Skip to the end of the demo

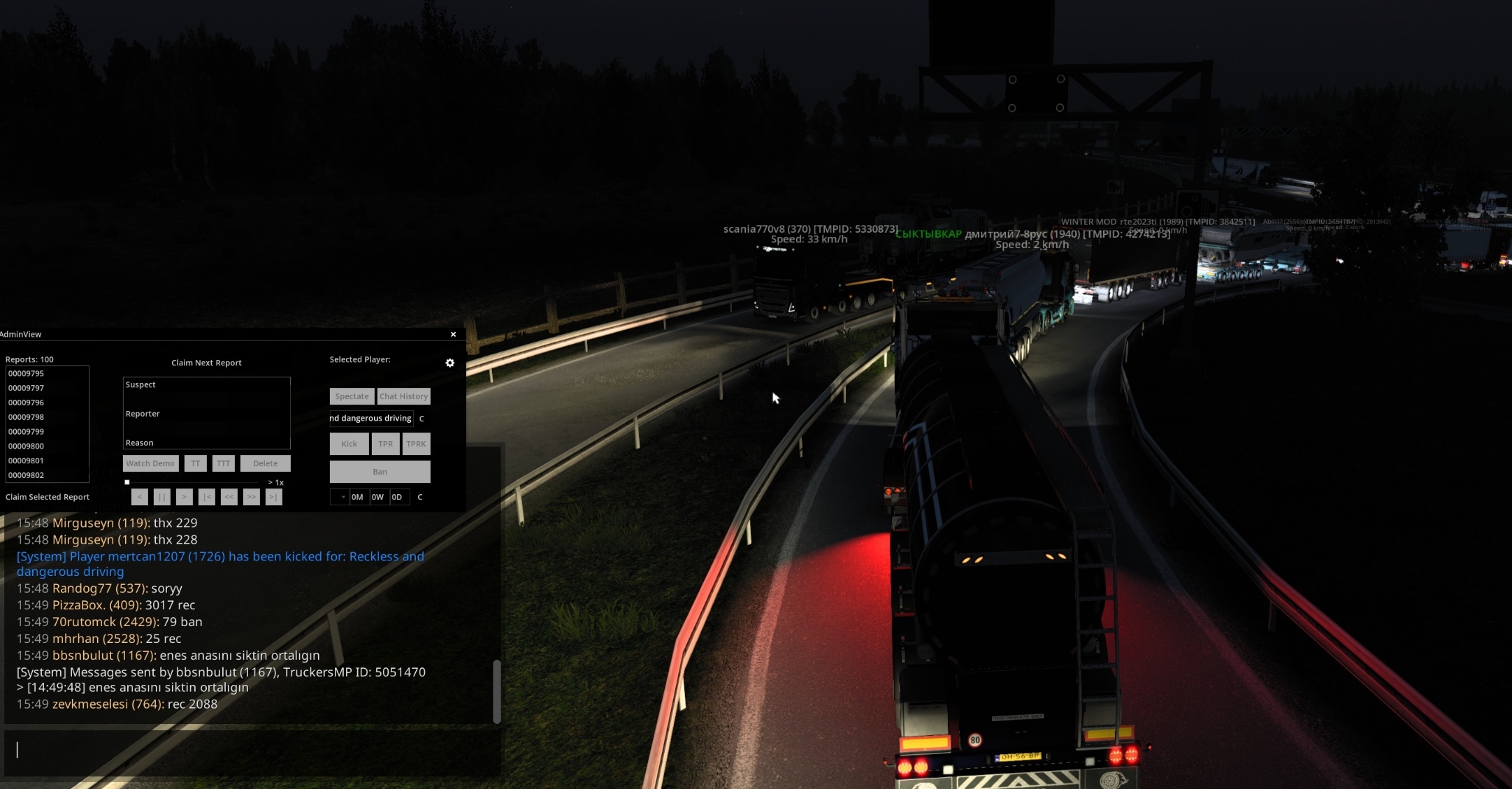[273, 497]
